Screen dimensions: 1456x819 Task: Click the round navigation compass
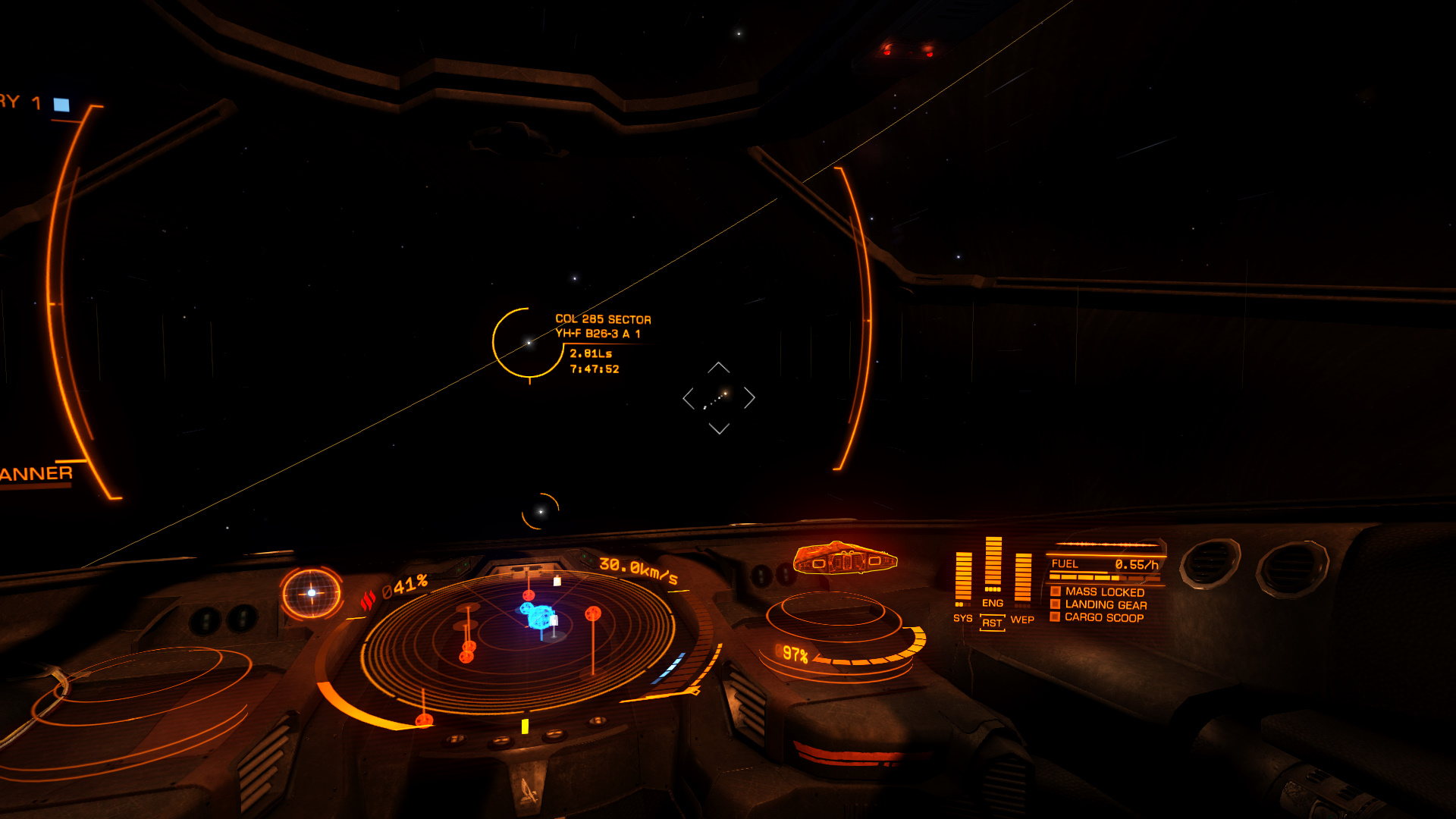click(312, 593)
